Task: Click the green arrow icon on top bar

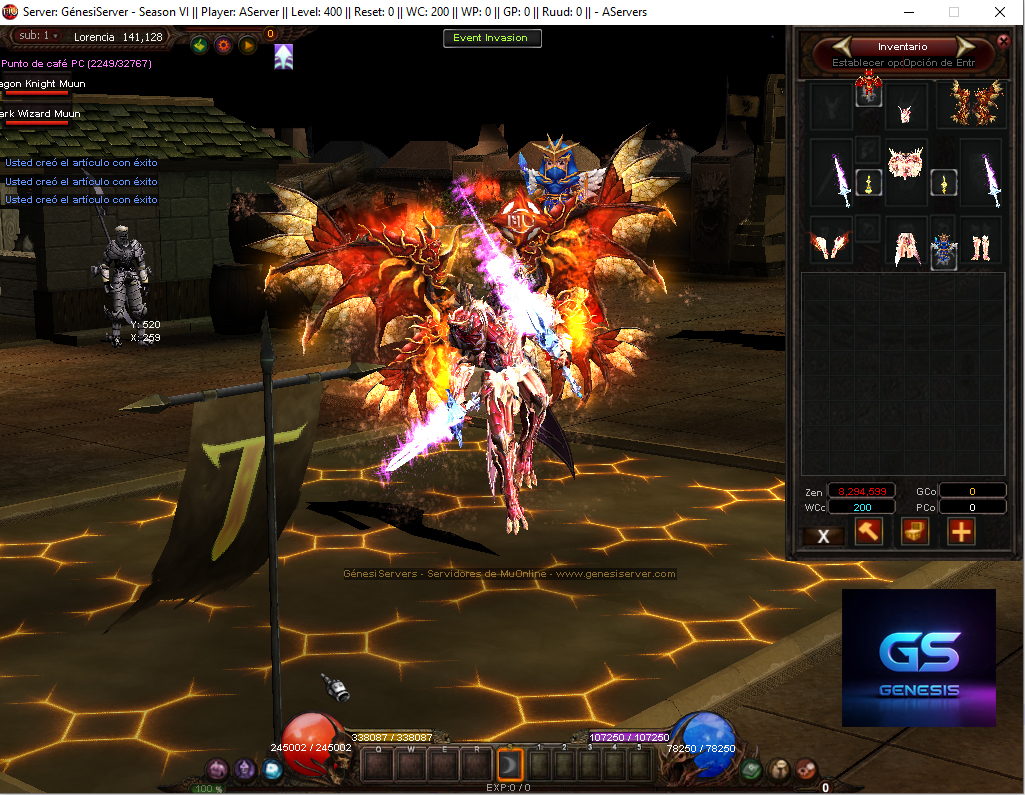Action: click(199, 45)
